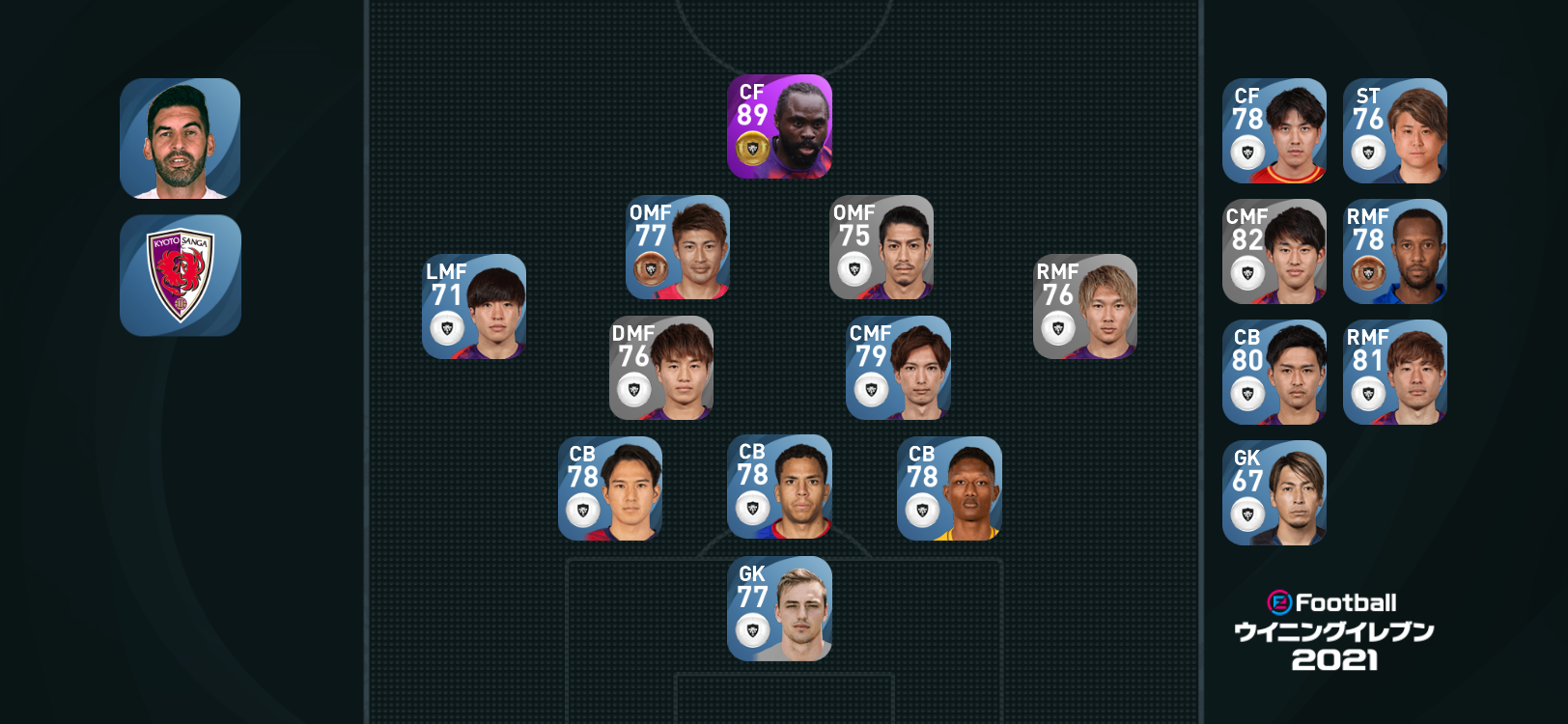Pick the substitute CF 78 card
The height and width of the screenshot is (724, 1568).
[1274, 131]
